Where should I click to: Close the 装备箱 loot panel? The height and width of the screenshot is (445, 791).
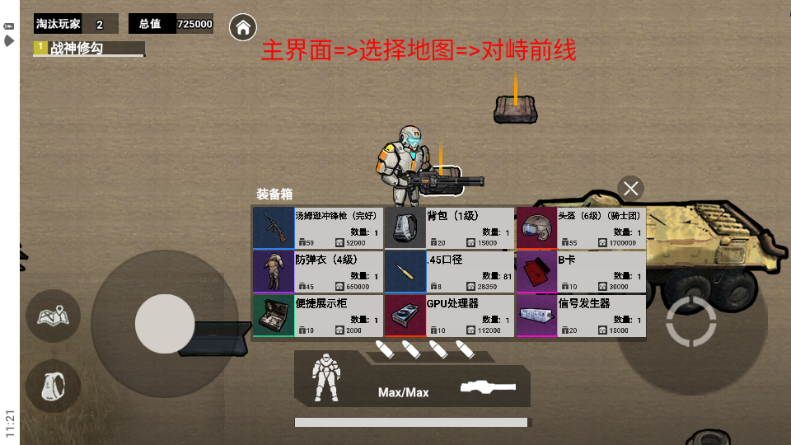click(630, 188)
